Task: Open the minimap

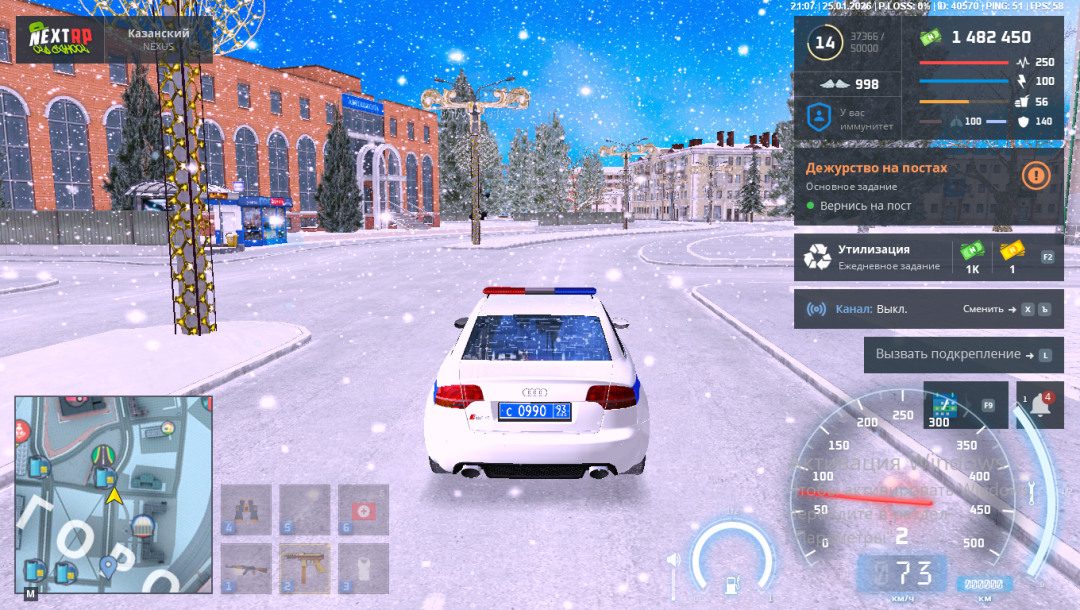Action: tap(113, 494)
